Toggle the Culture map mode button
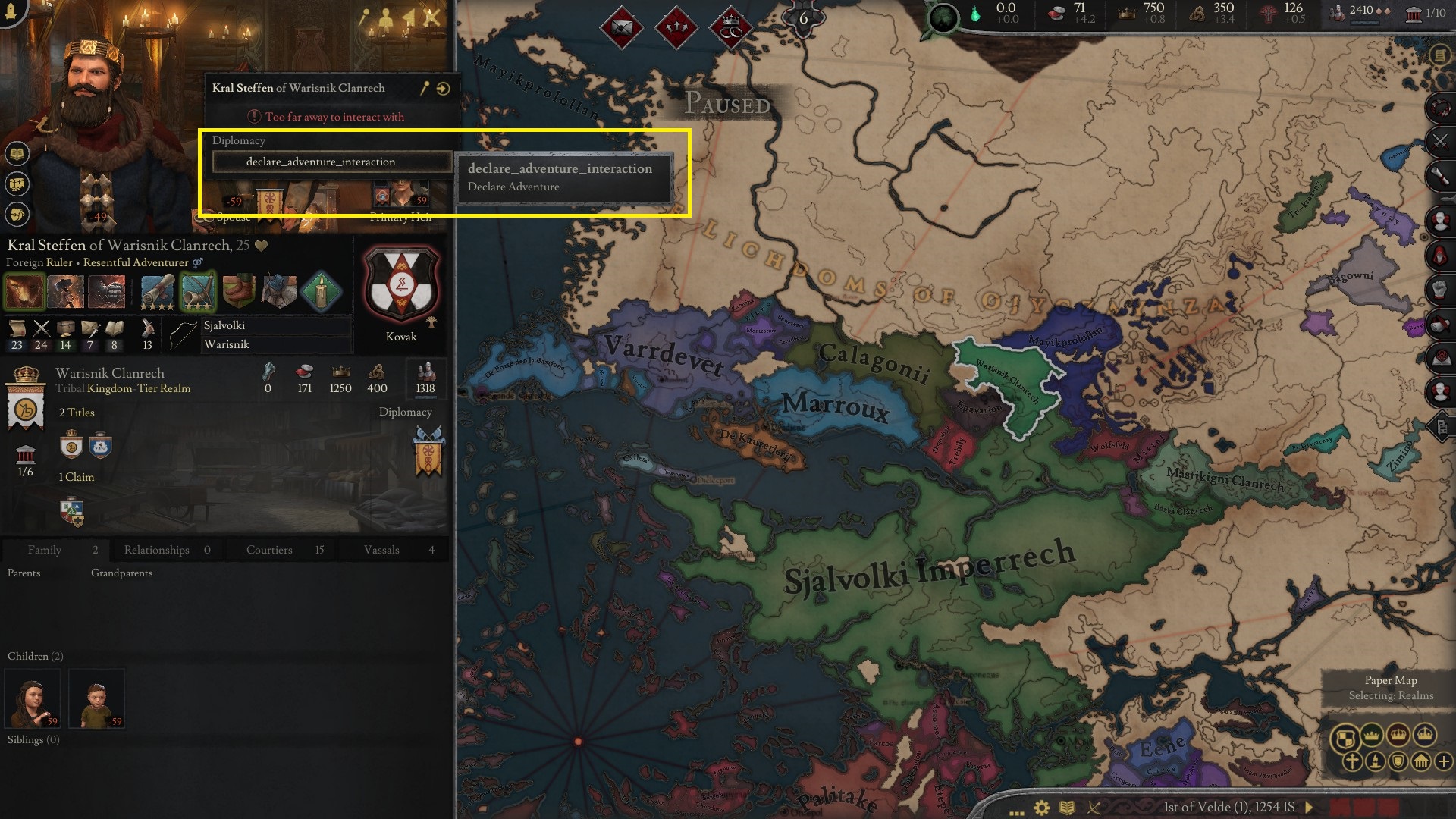 pyautogui.click(x=1375, y=763)
